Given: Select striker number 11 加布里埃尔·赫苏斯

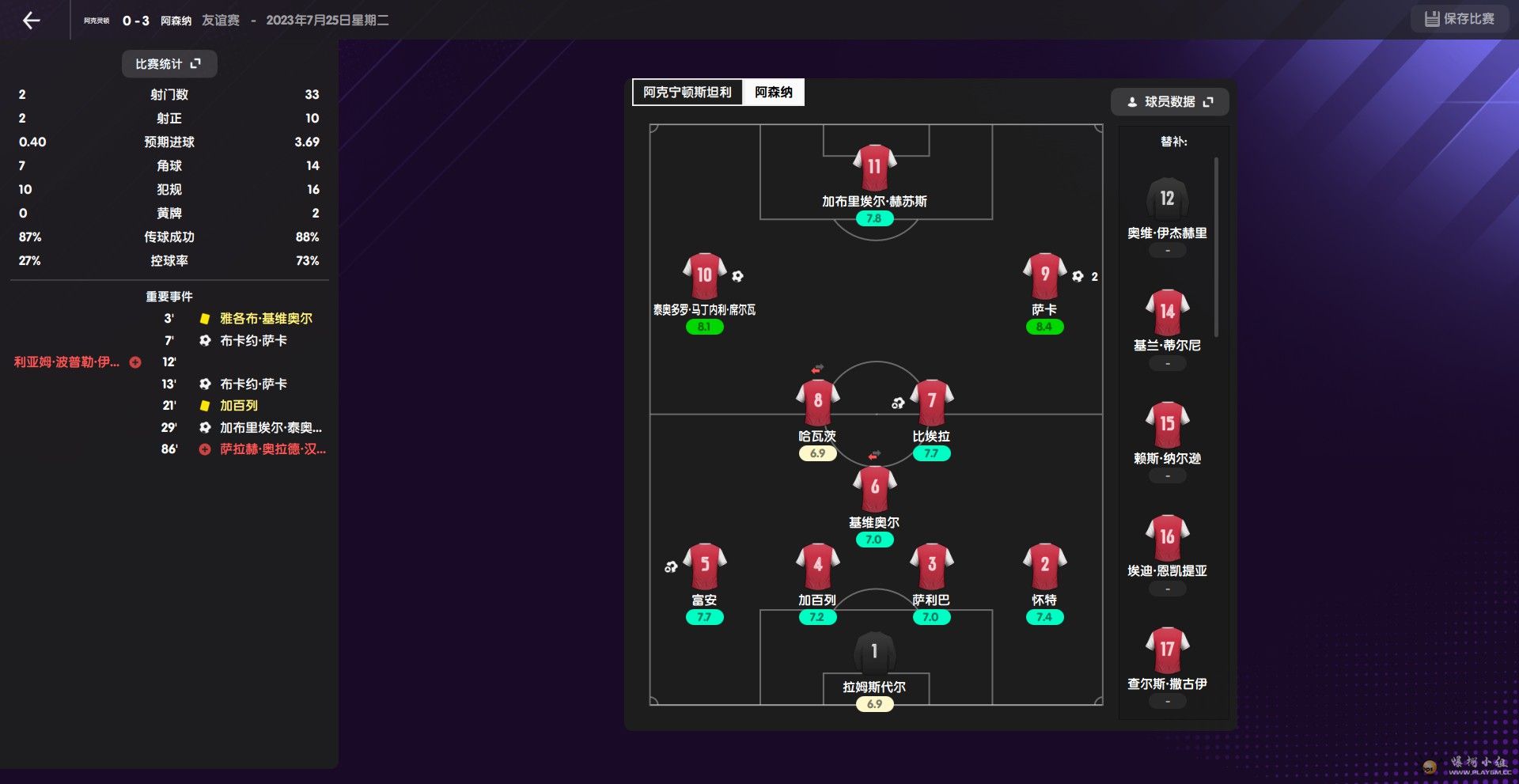Looking at the screenshot, I should pos(874,168).
